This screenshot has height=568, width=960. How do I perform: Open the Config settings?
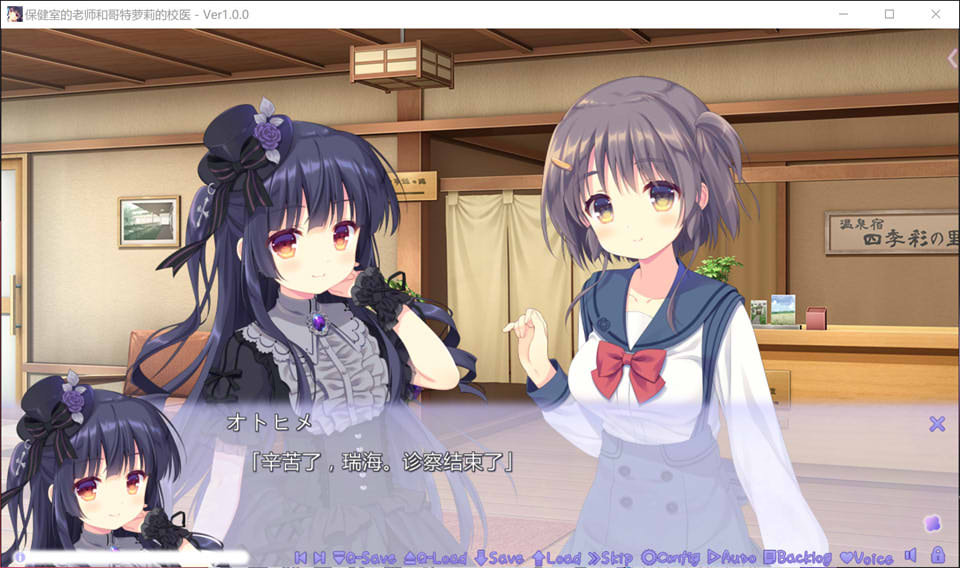pyautogui.click(x=672, y=558)
